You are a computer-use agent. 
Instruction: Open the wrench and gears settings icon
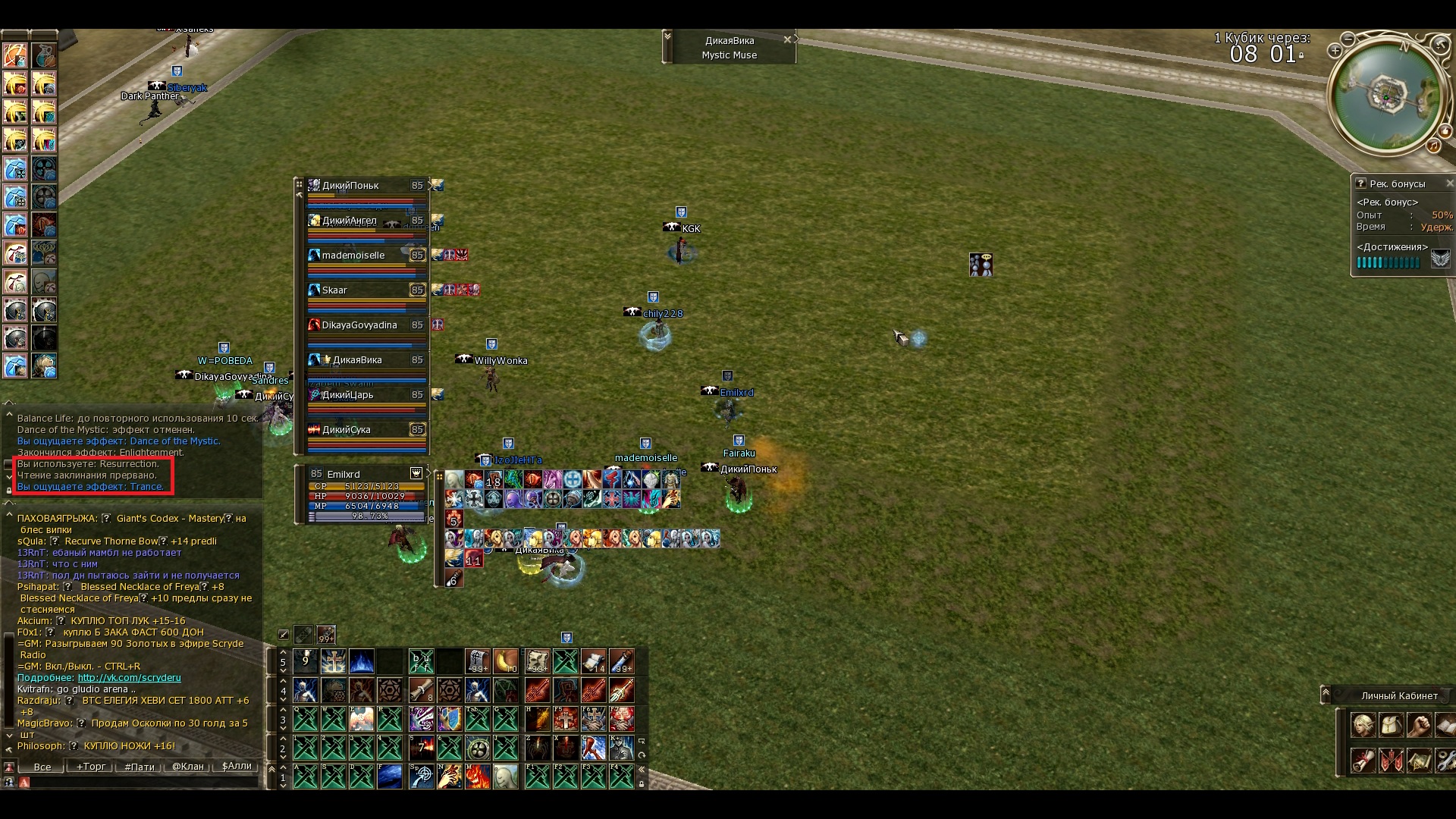click(x=1445, y=760)
